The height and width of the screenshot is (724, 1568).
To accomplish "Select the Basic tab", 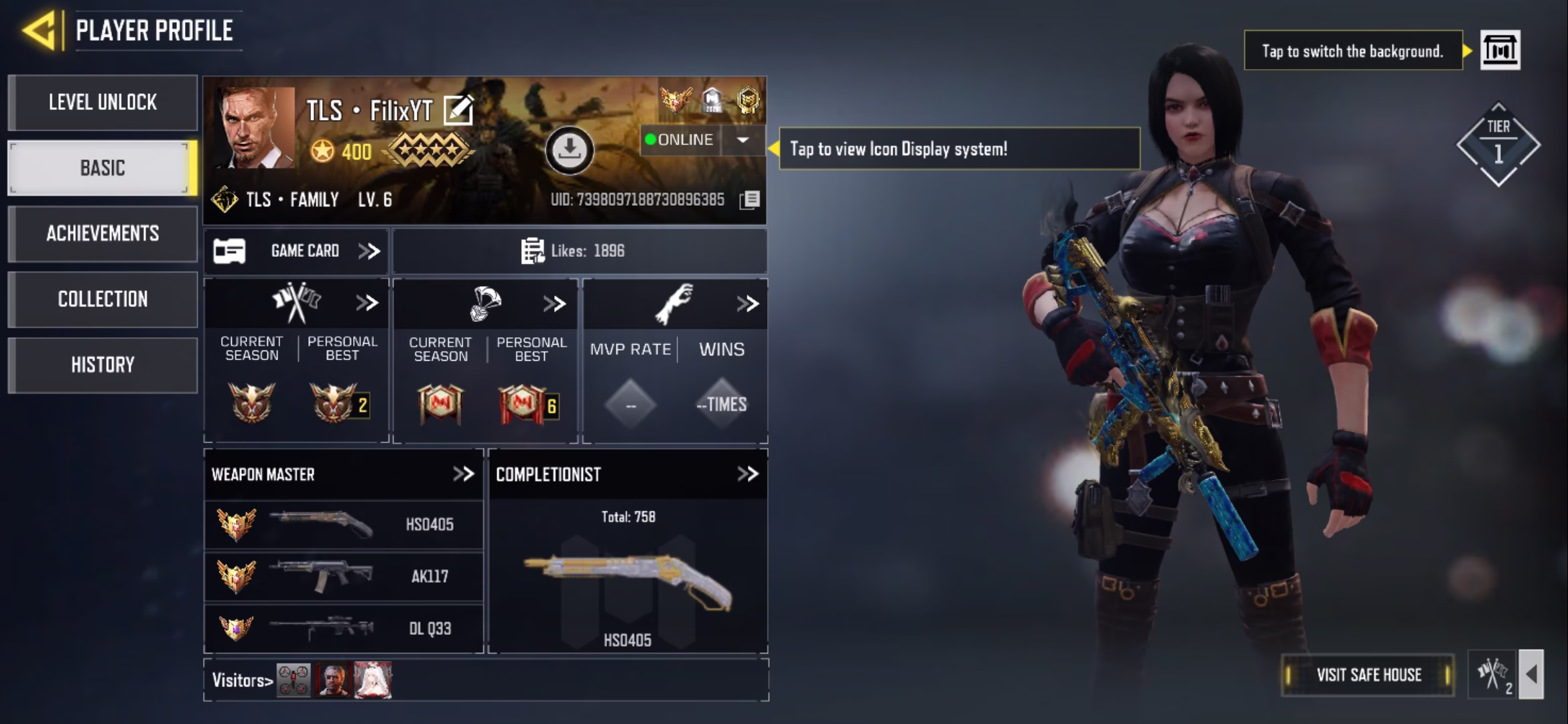I will point(103,168).
